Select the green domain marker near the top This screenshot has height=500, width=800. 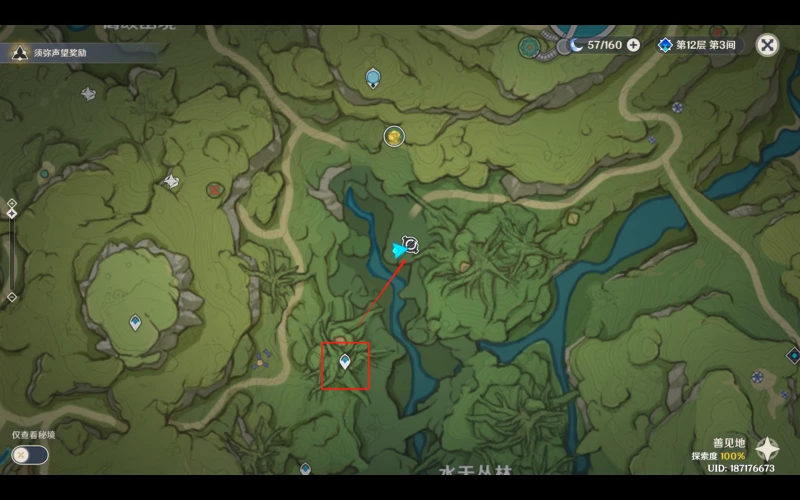[x=530, y=46]
